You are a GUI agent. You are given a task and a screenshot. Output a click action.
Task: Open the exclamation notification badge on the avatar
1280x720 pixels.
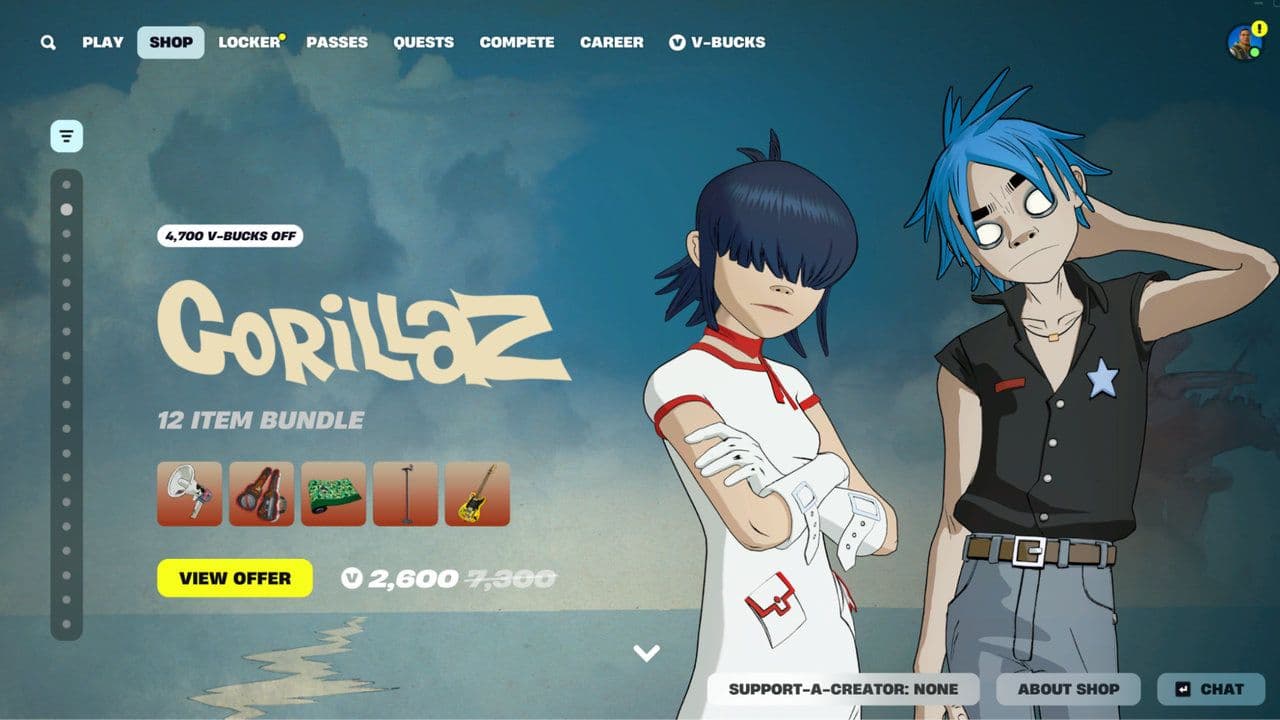1259,28
